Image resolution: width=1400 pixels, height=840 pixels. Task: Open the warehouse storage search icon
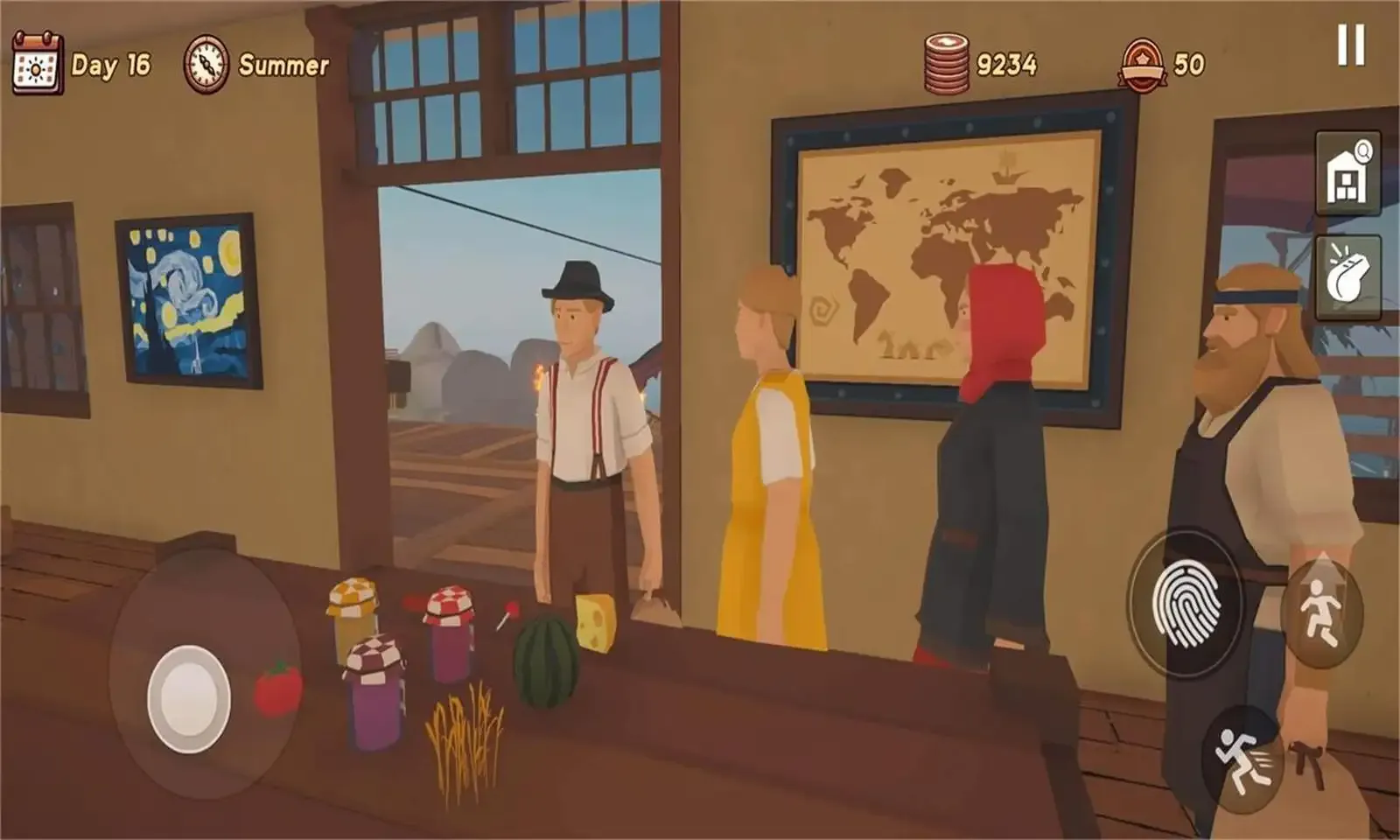point(1345,170)
